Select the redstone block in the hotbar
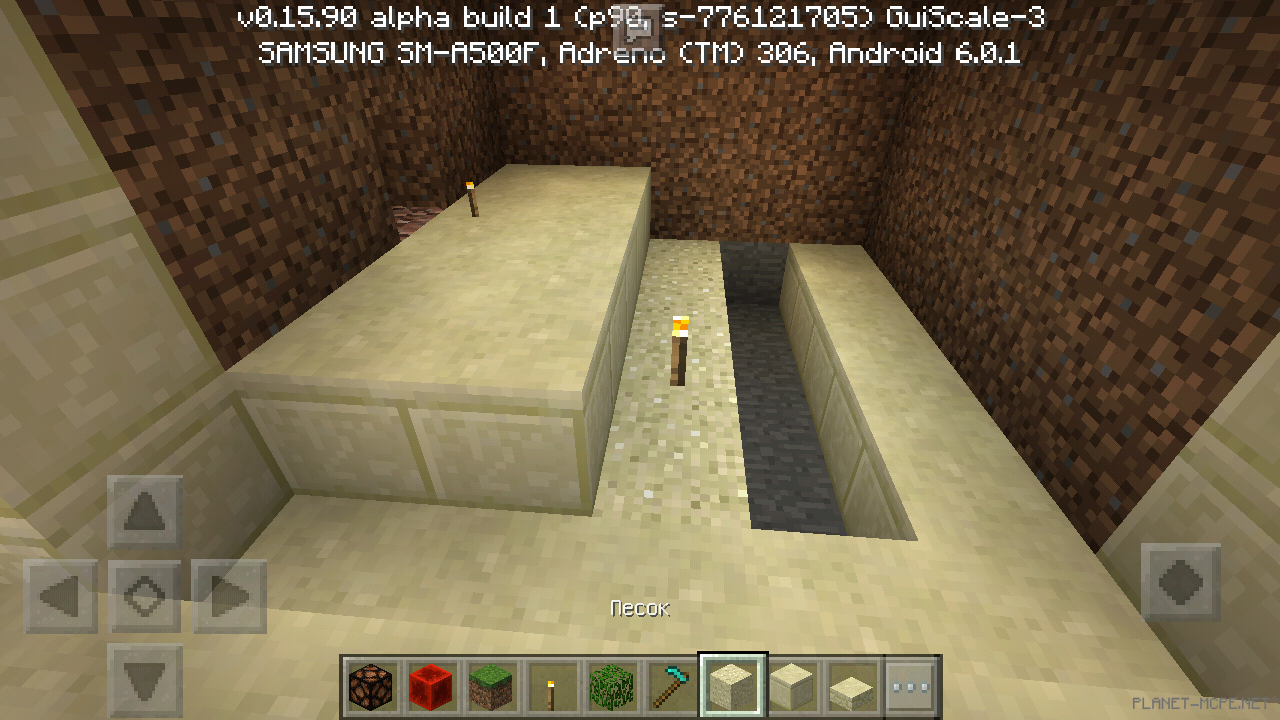The image size is (1280, 720). coord(431,685)
